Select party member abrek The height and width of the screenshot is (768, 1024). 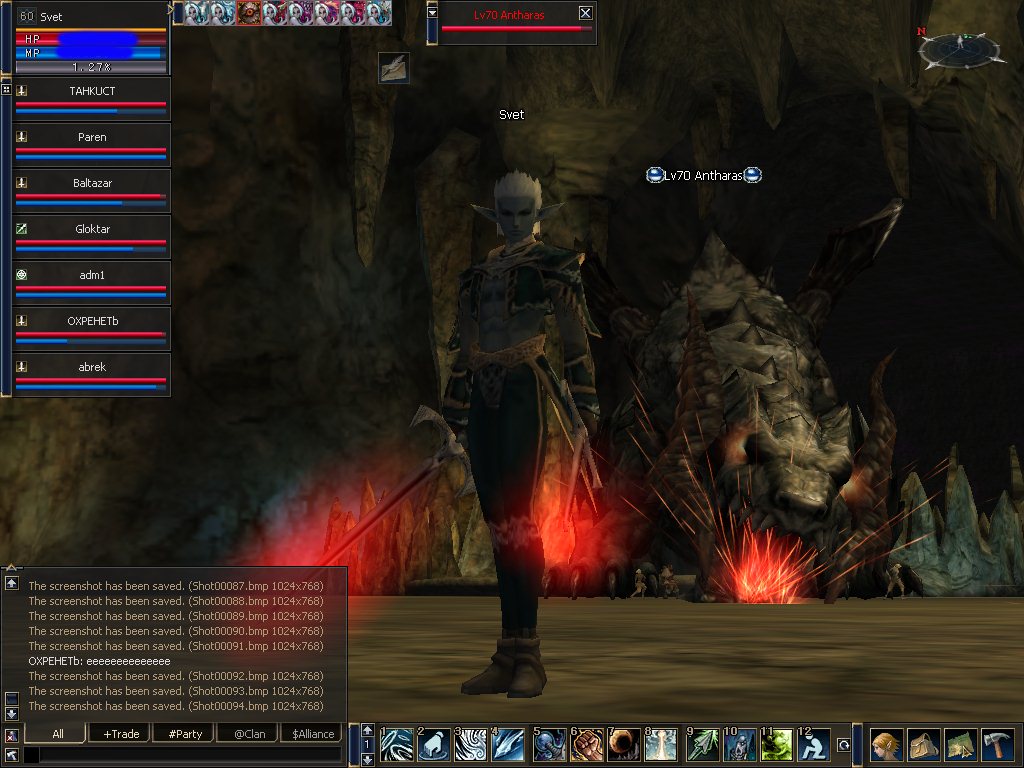pos(92,368)
